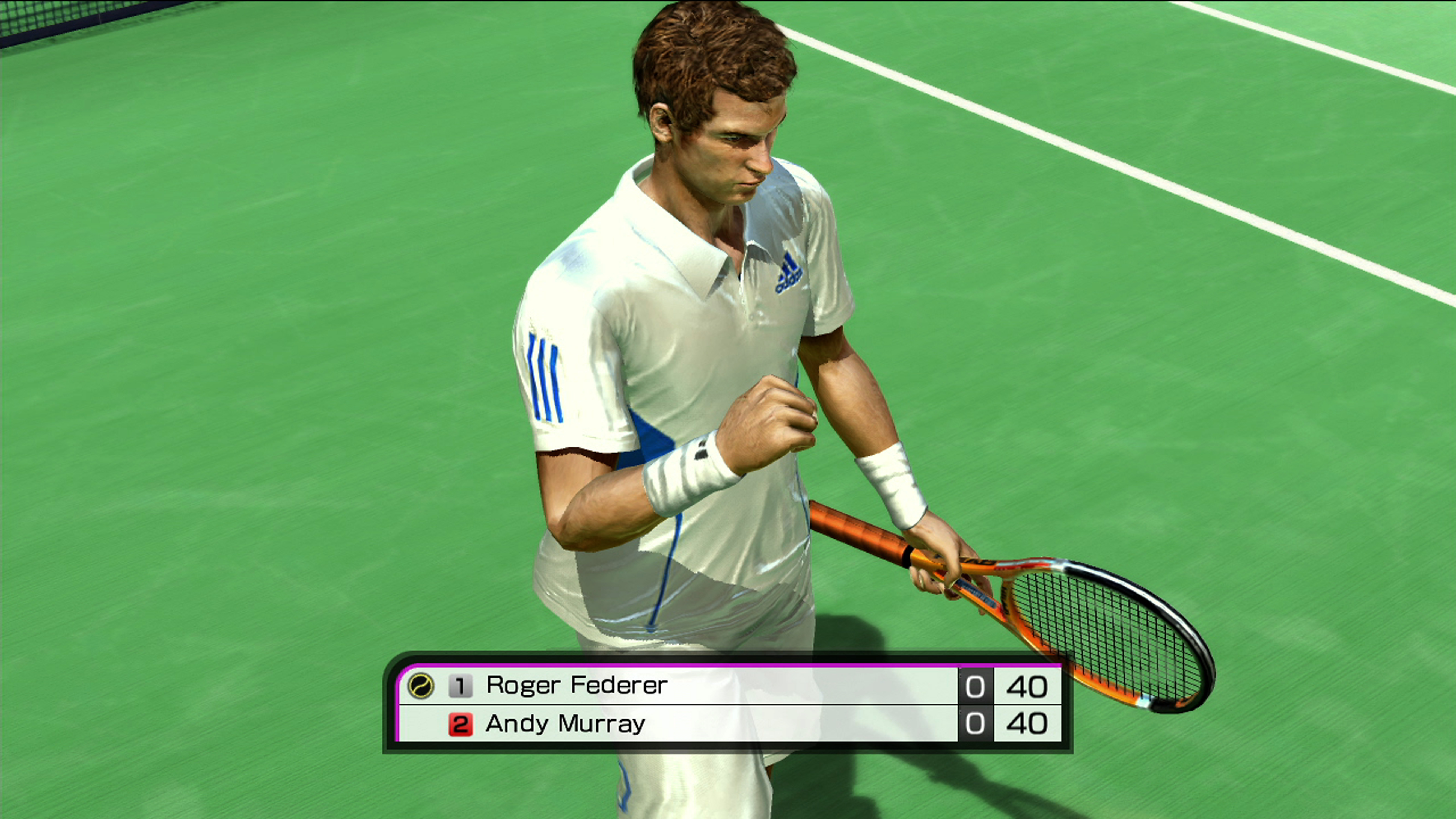The image size is (1456, 819).
Task: Select Roger Federer's scoreboard row
Action: click(x=577, y=686)
